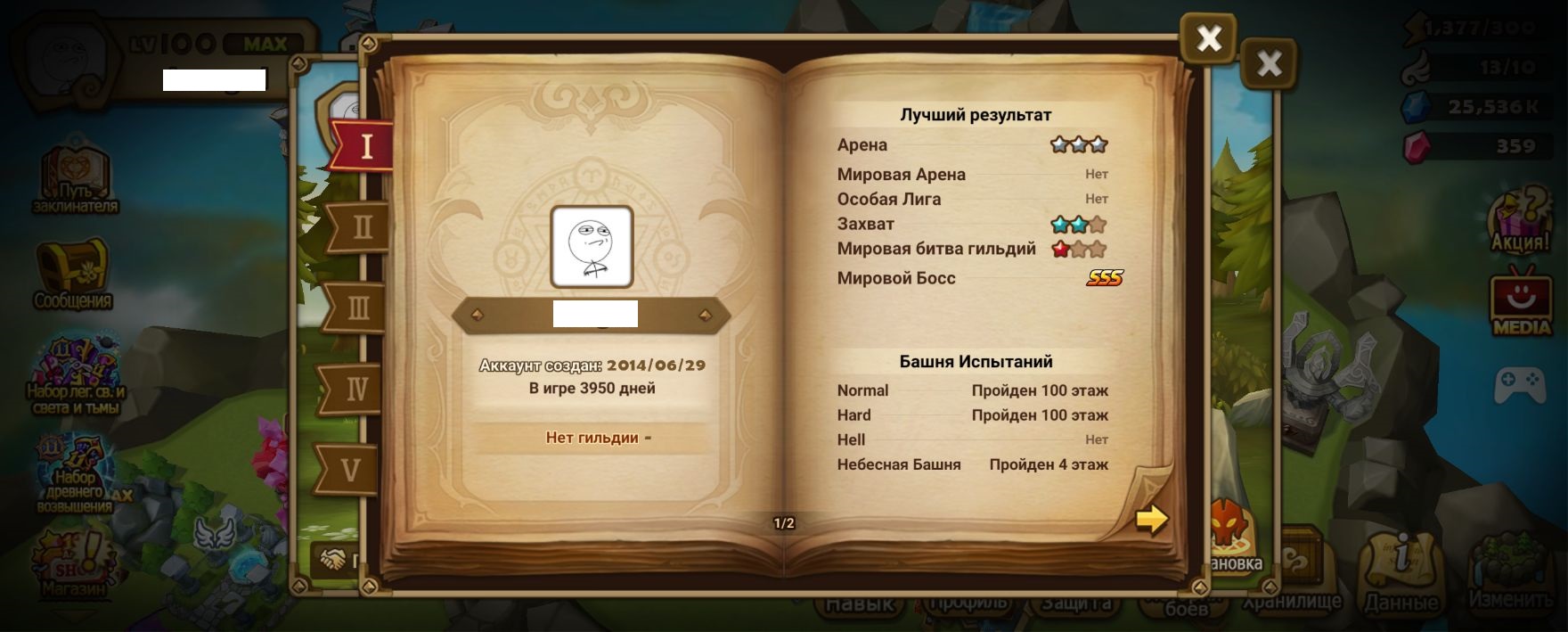This screenshot has height=632, width=1568.
Task: Open bookmark tab IV
Action: (x=355, y=389)
